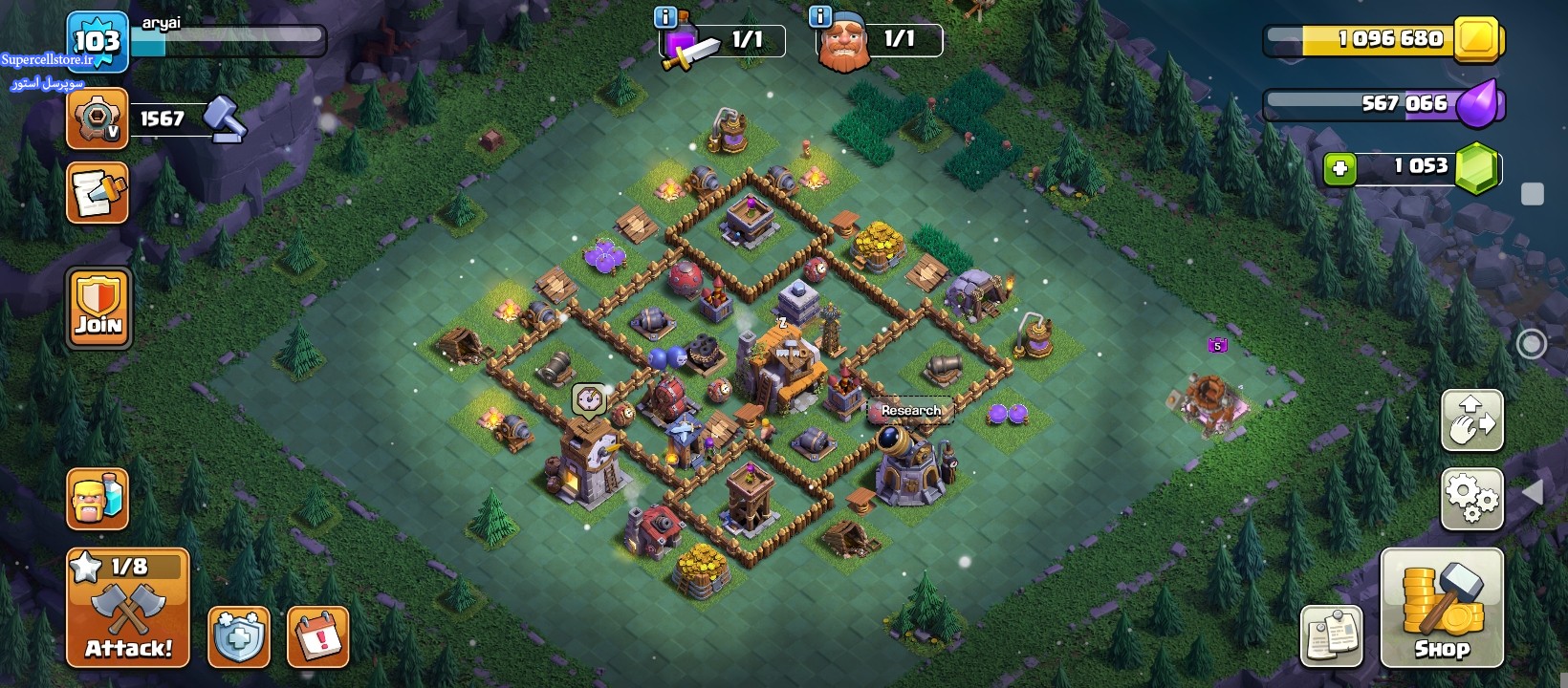The image size is (1568, 688).
Task: Open the Shop menu
Action: (x=1442, y=608)
